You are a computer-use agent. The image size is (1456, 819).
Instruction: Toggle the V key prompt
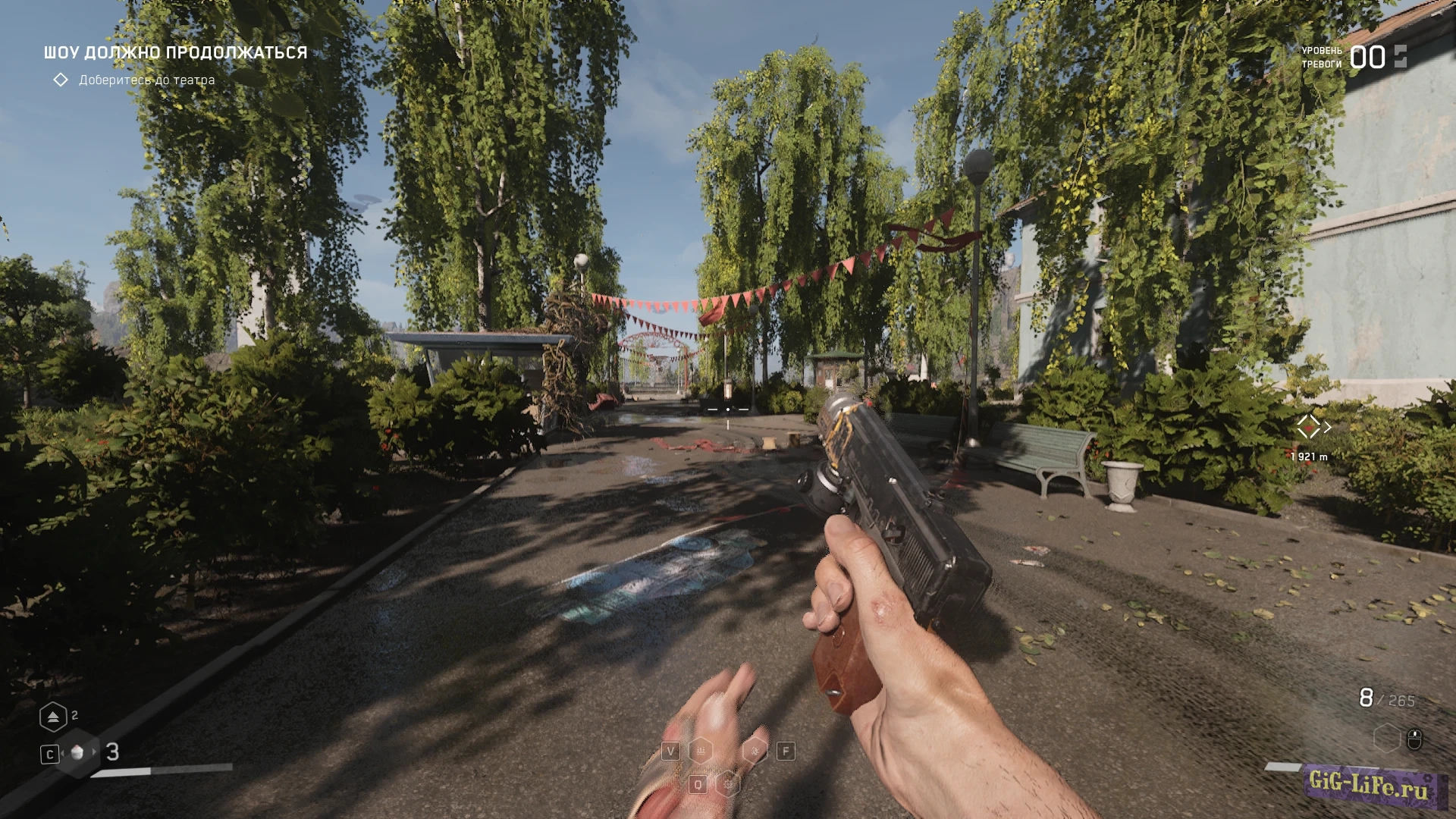pos(671,751)
